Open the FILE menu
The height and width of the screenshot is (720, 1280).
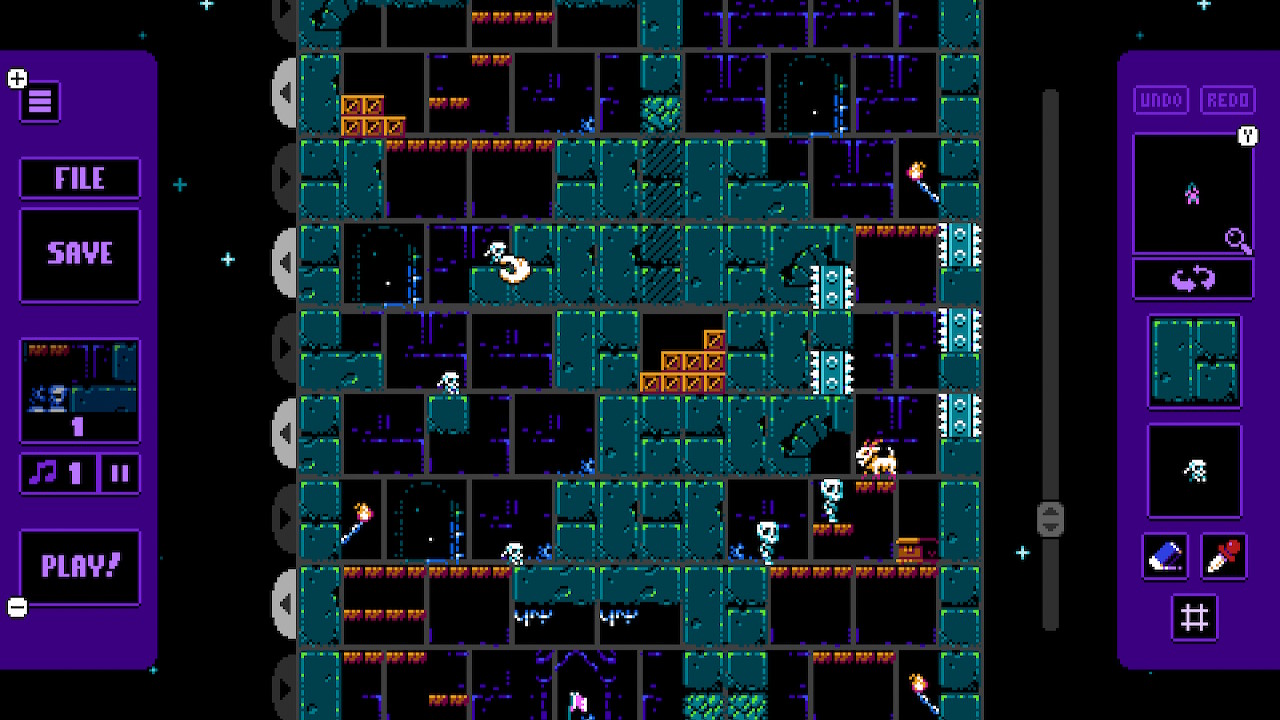tap(80, 178)
